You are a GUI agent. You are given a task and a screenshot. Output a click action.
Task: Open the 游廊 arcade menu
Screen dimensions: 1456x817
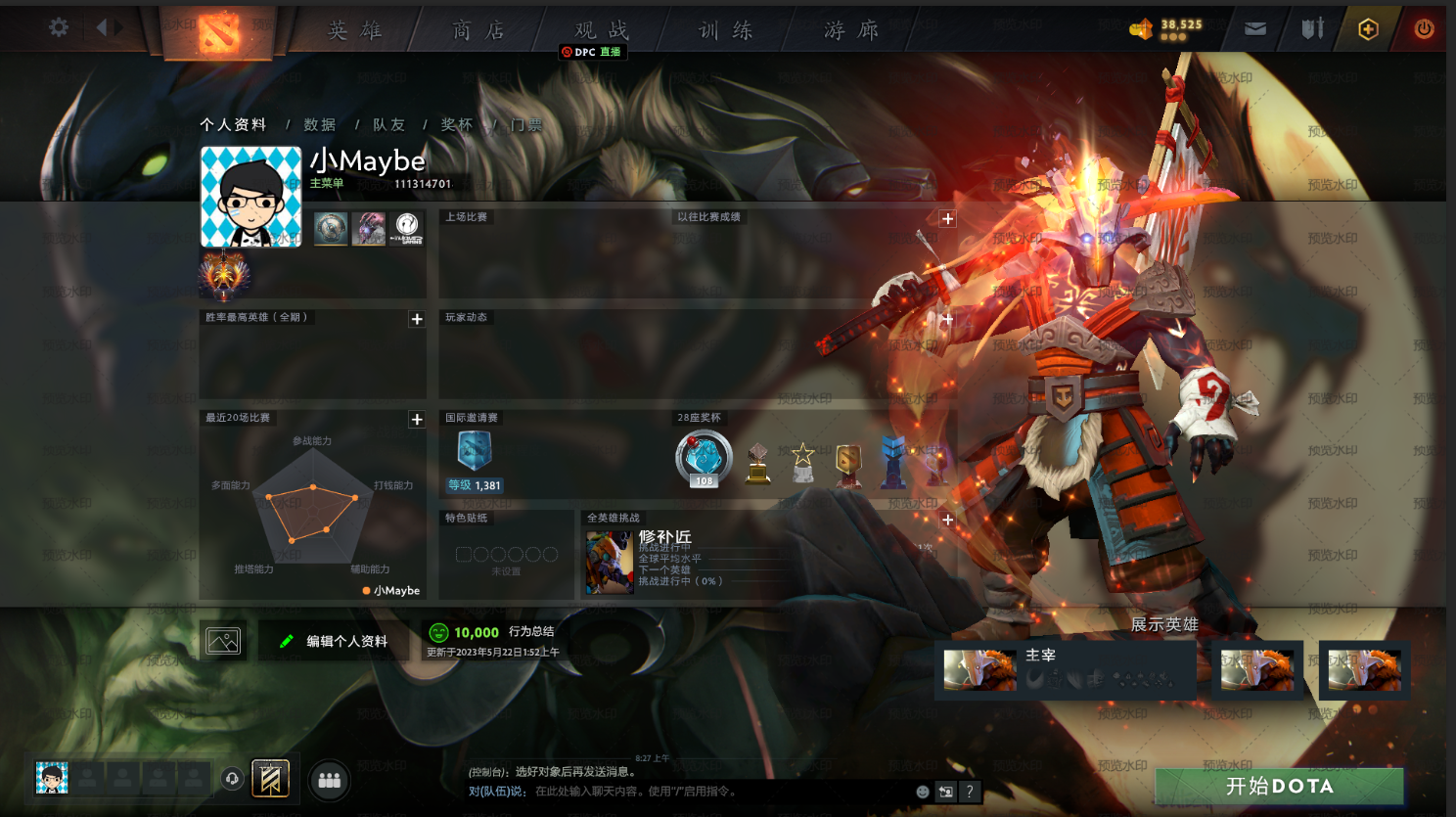pos(851,30)
